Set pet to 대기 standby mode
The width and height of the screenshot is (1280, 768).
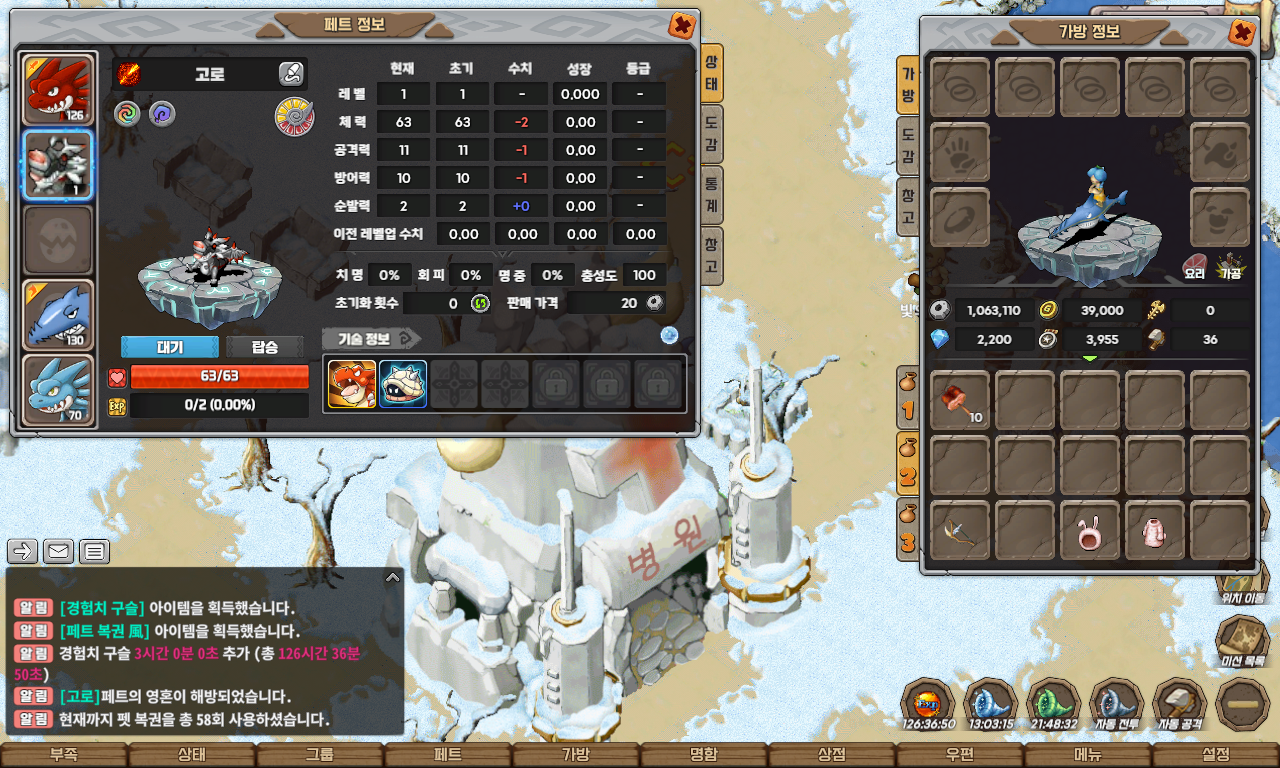(169, 347)
